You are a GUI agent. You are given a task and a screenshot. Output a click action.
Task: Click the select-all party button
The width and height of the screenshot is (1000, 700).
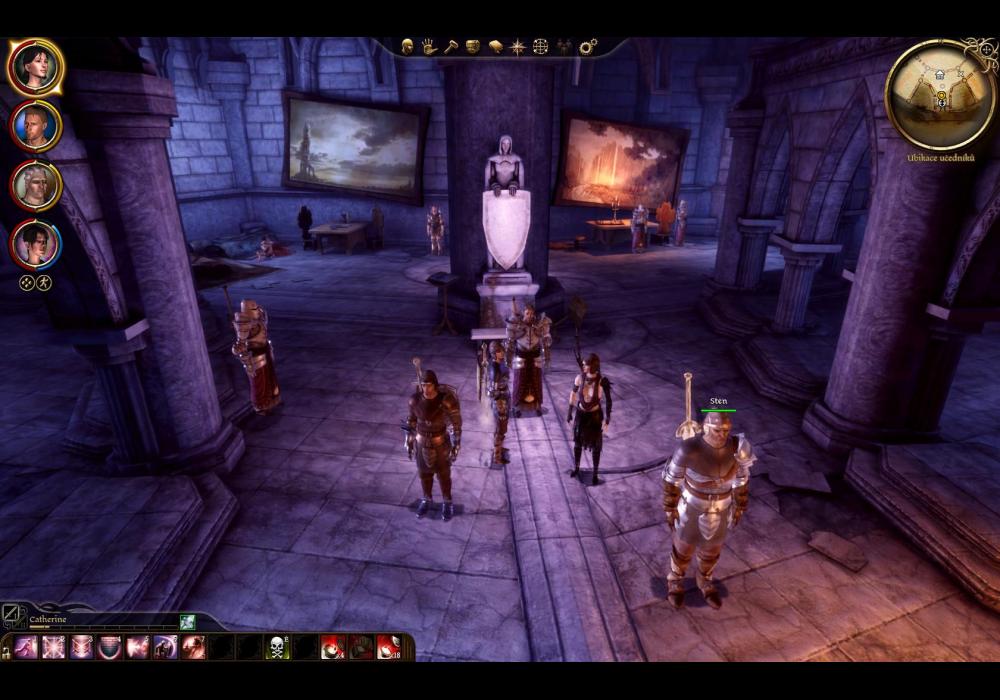27,282
